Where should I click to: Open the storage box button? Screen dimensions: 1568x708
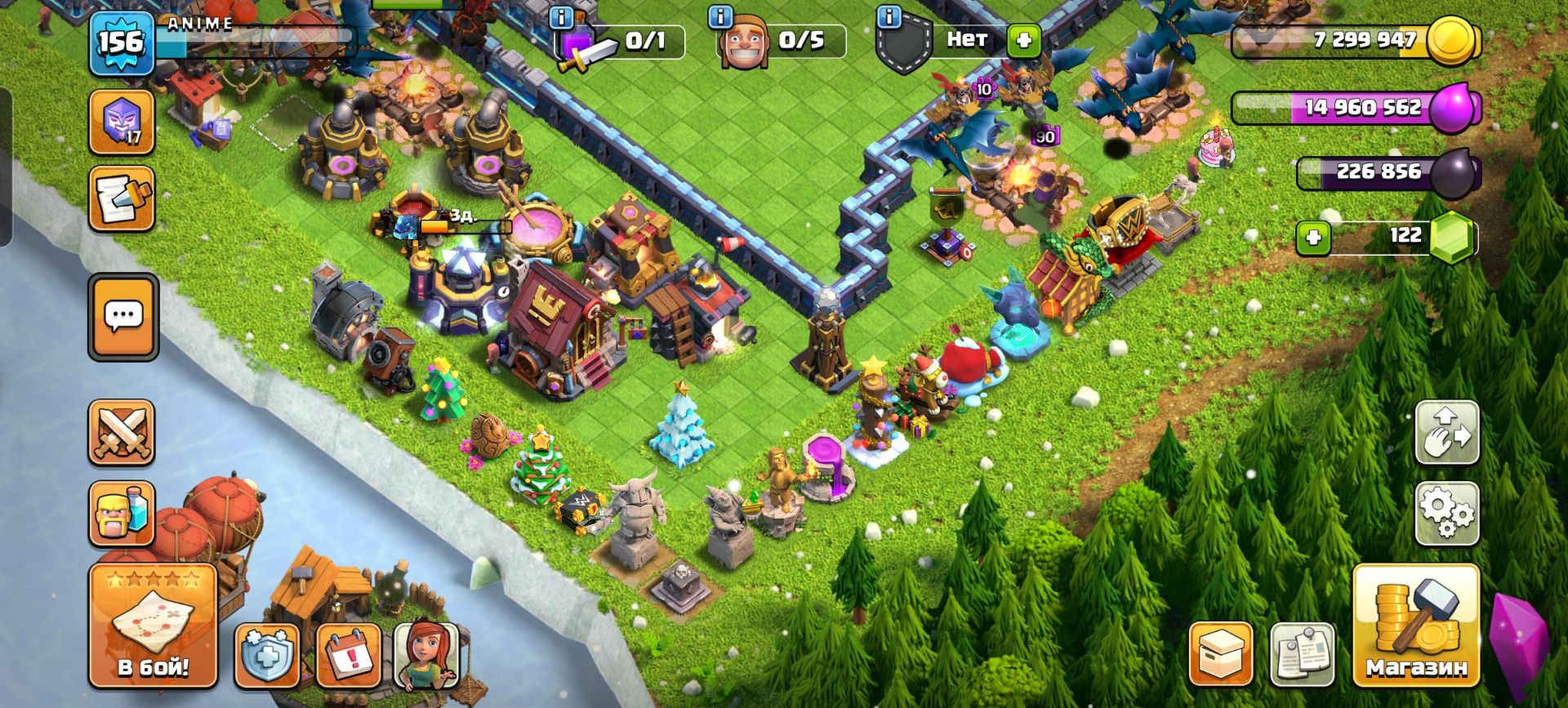[1220, 655]
